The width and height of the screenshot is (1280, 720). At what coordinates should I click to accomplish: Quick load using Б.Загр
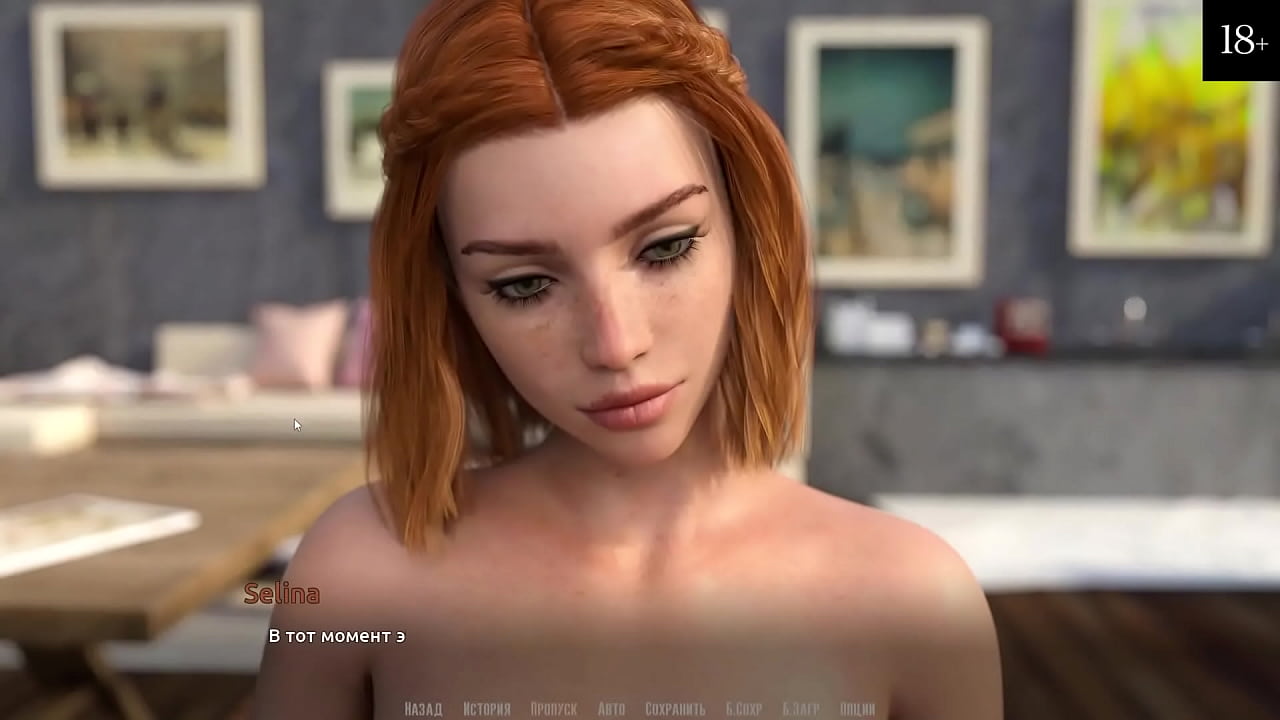pyautogui.click(x=801, y=709)
